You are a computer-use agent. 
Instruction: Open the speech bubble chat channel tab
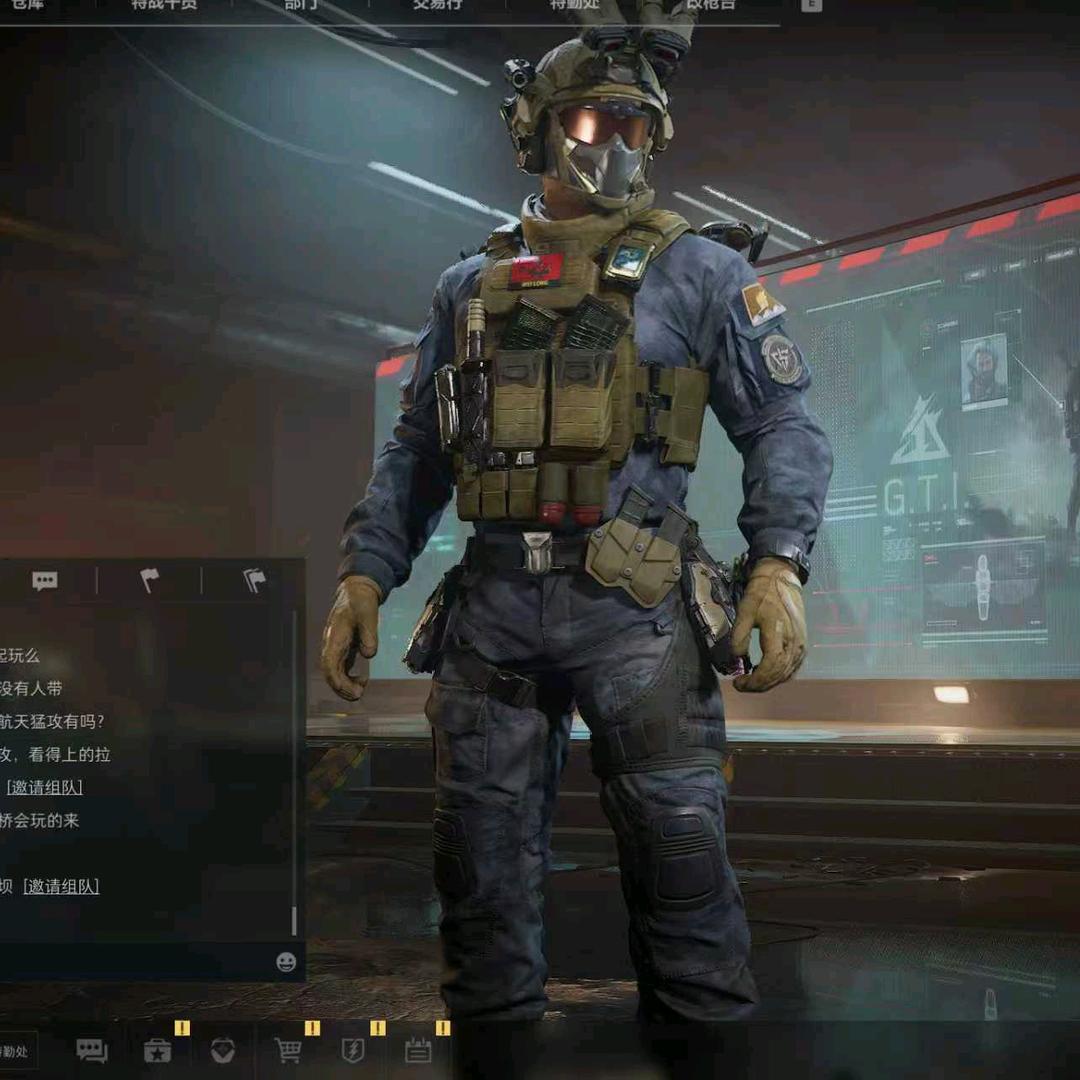[x=44, y=581]
